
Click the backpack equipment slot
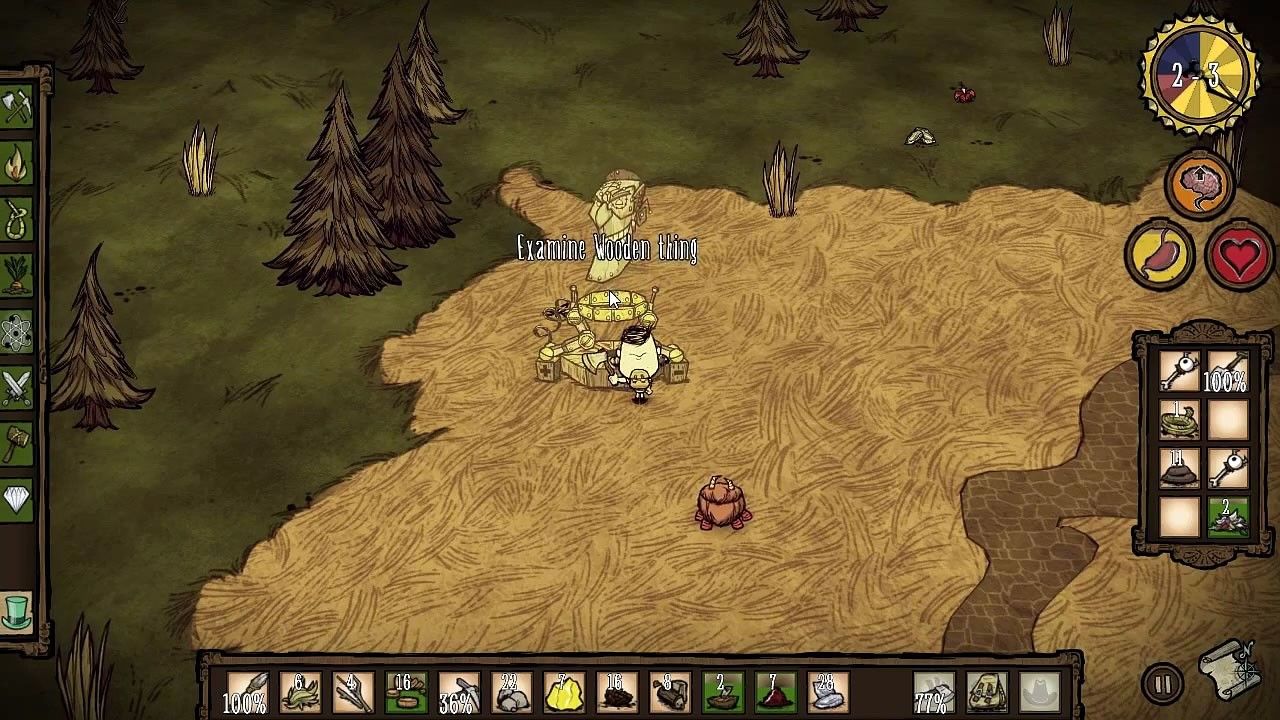pos(987,692)
